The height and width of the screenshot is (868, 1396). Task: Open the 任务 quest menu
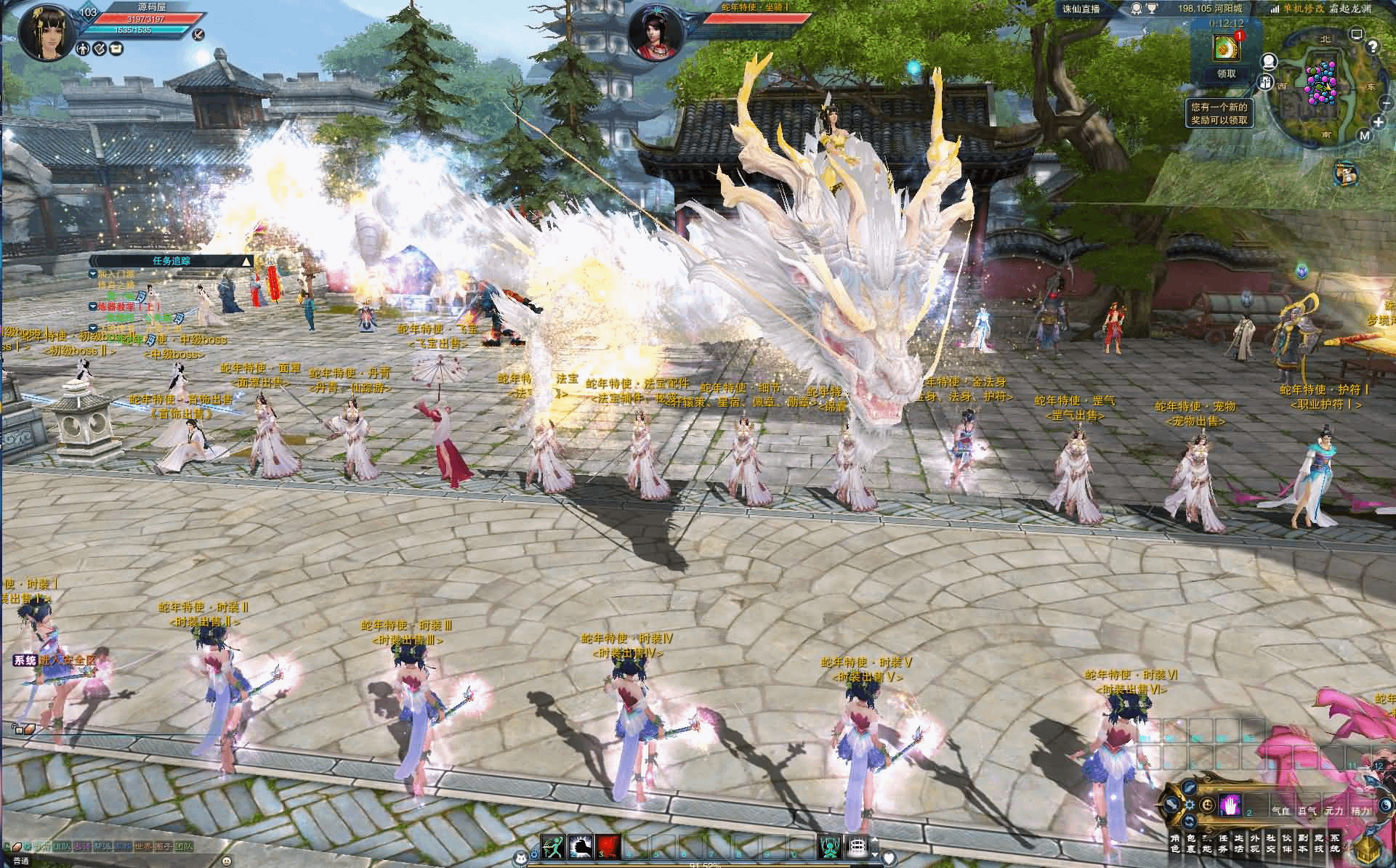click(x=1223, y=843)
